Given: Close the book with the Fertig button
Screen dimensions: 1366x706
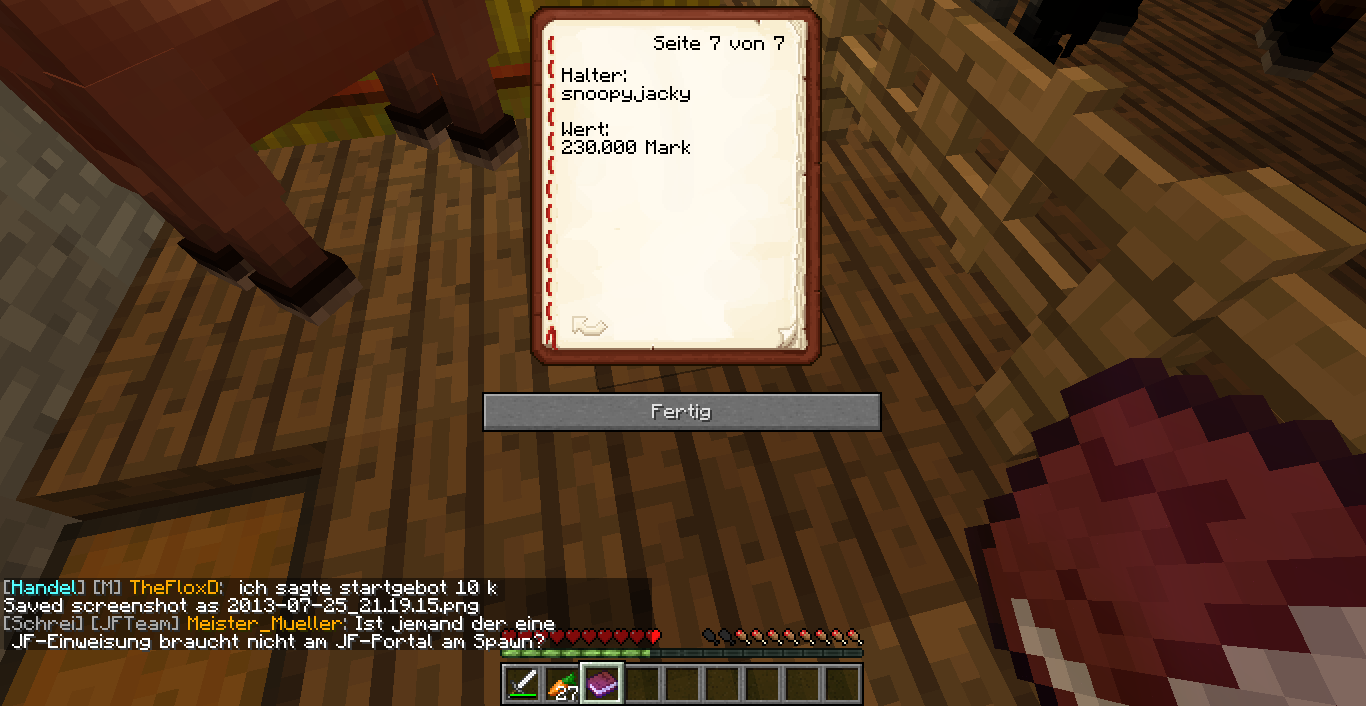Looking at the screenshot, I should click(x=681, y=412).
